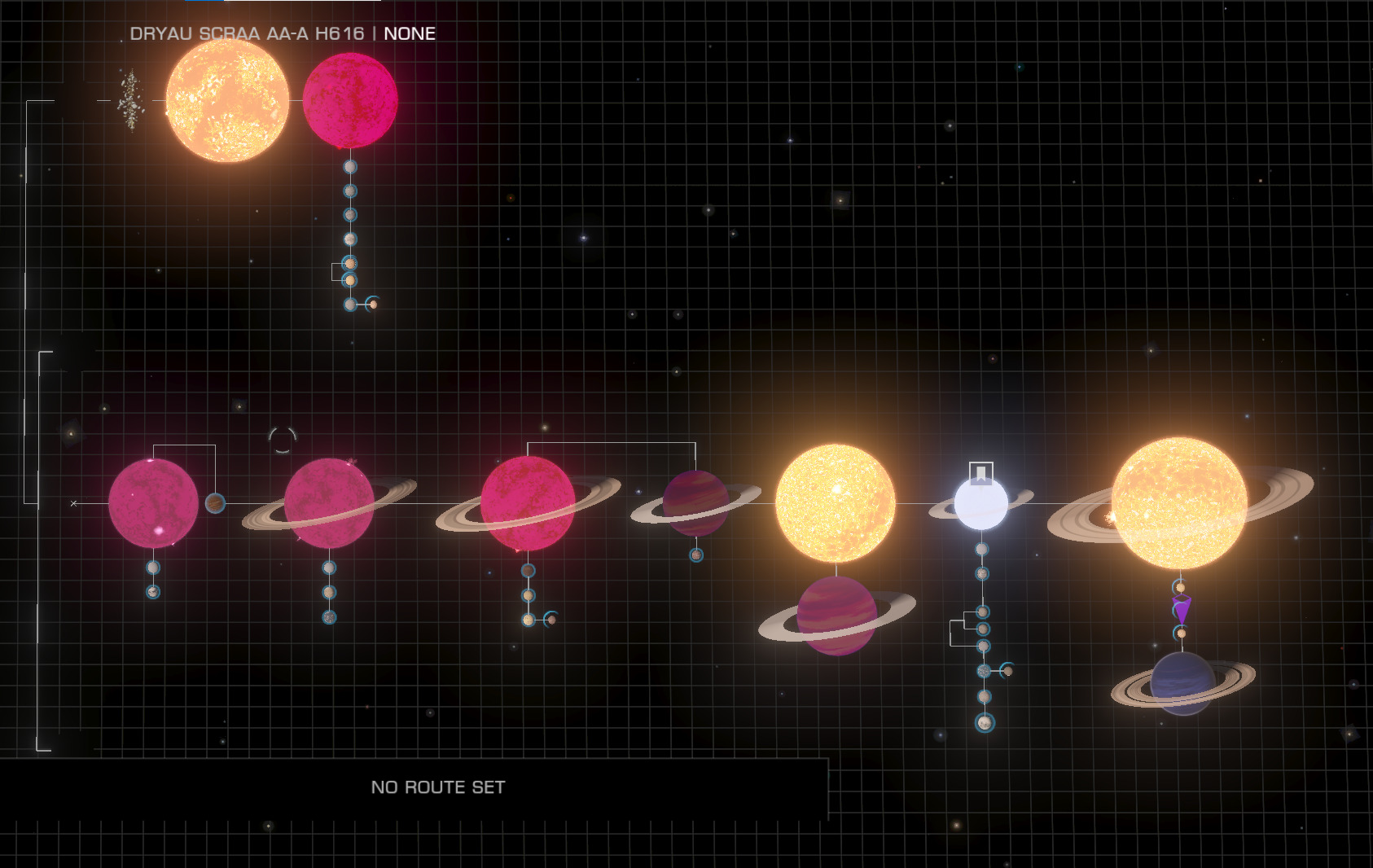Screen dimensions: 1373x868
Task: Pick the small brown planet beside the leftmost pink star
Action: click(x=215, y=503)
